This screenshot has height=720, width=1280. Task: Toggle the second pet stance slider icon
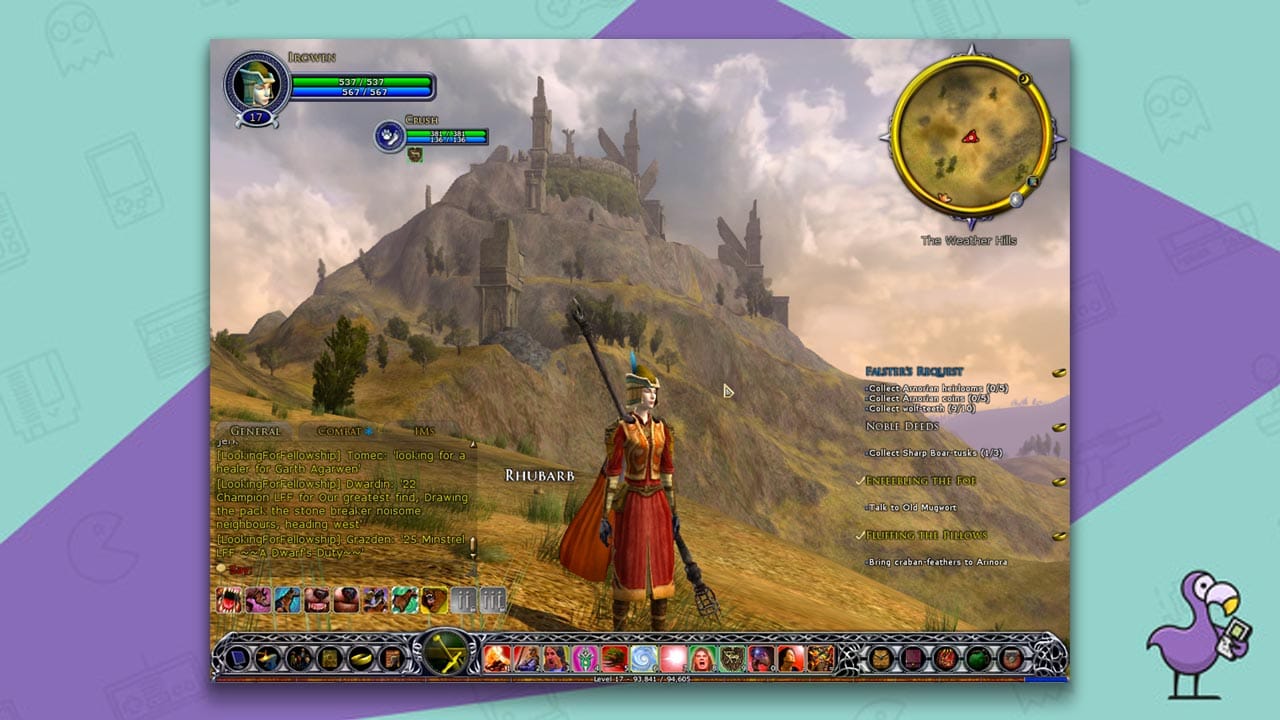492,598
